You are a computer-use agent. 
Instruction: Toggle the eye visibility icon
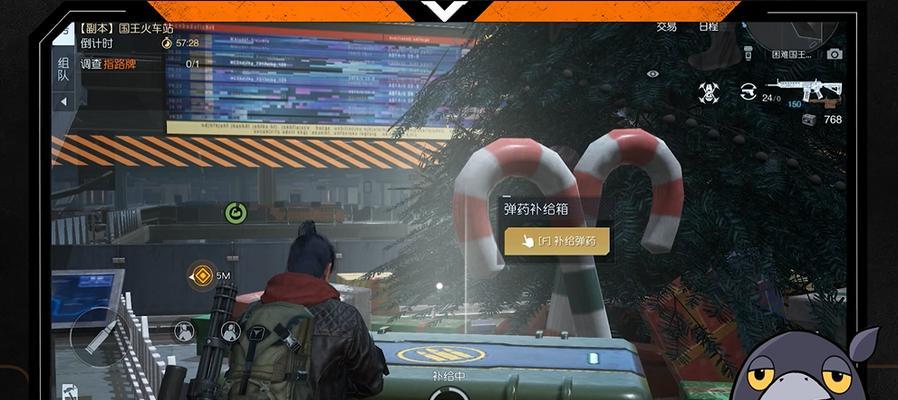click(653, 73)
